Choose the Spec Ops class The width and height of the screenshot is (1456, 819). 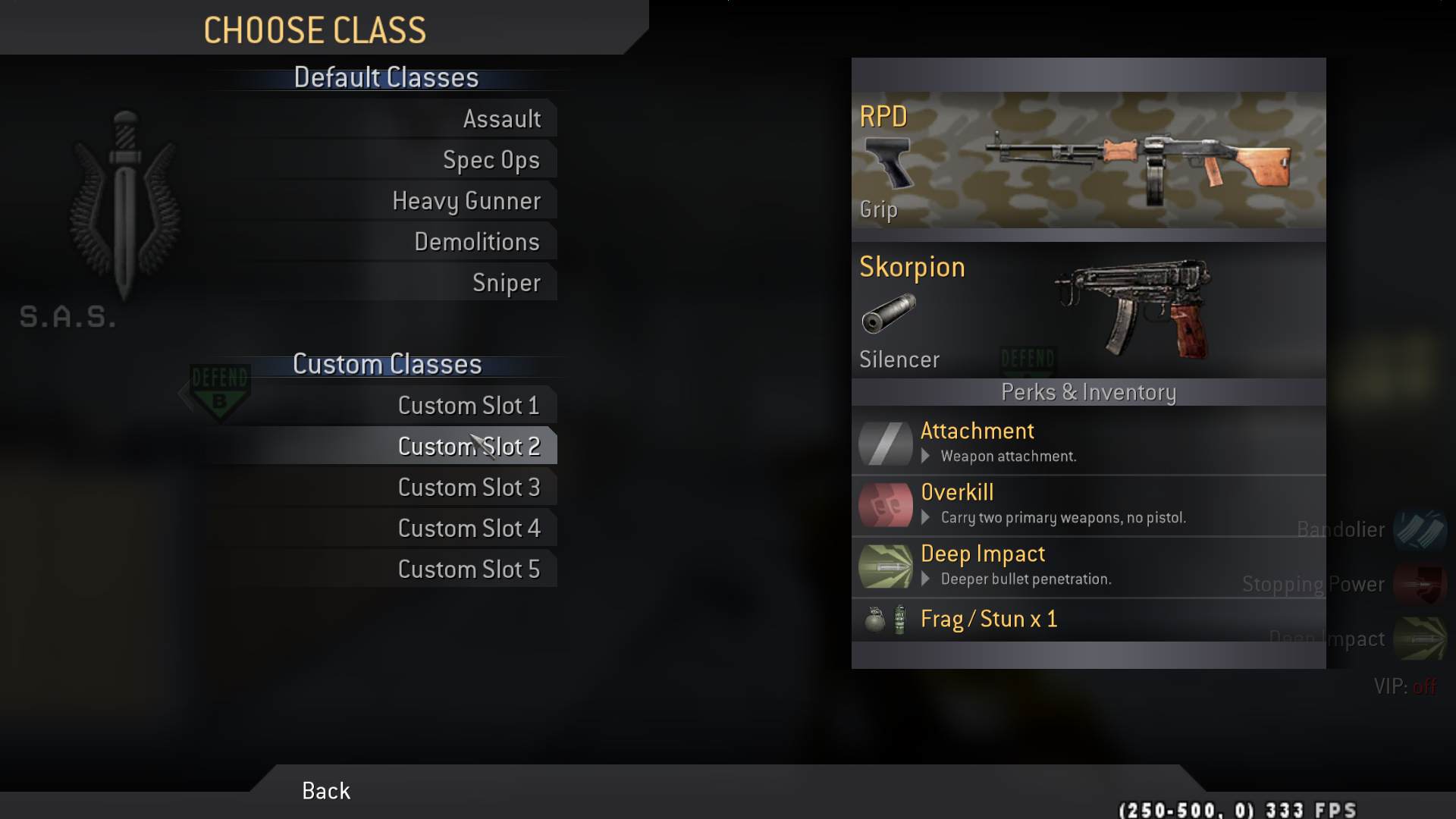tap(491, 160)
